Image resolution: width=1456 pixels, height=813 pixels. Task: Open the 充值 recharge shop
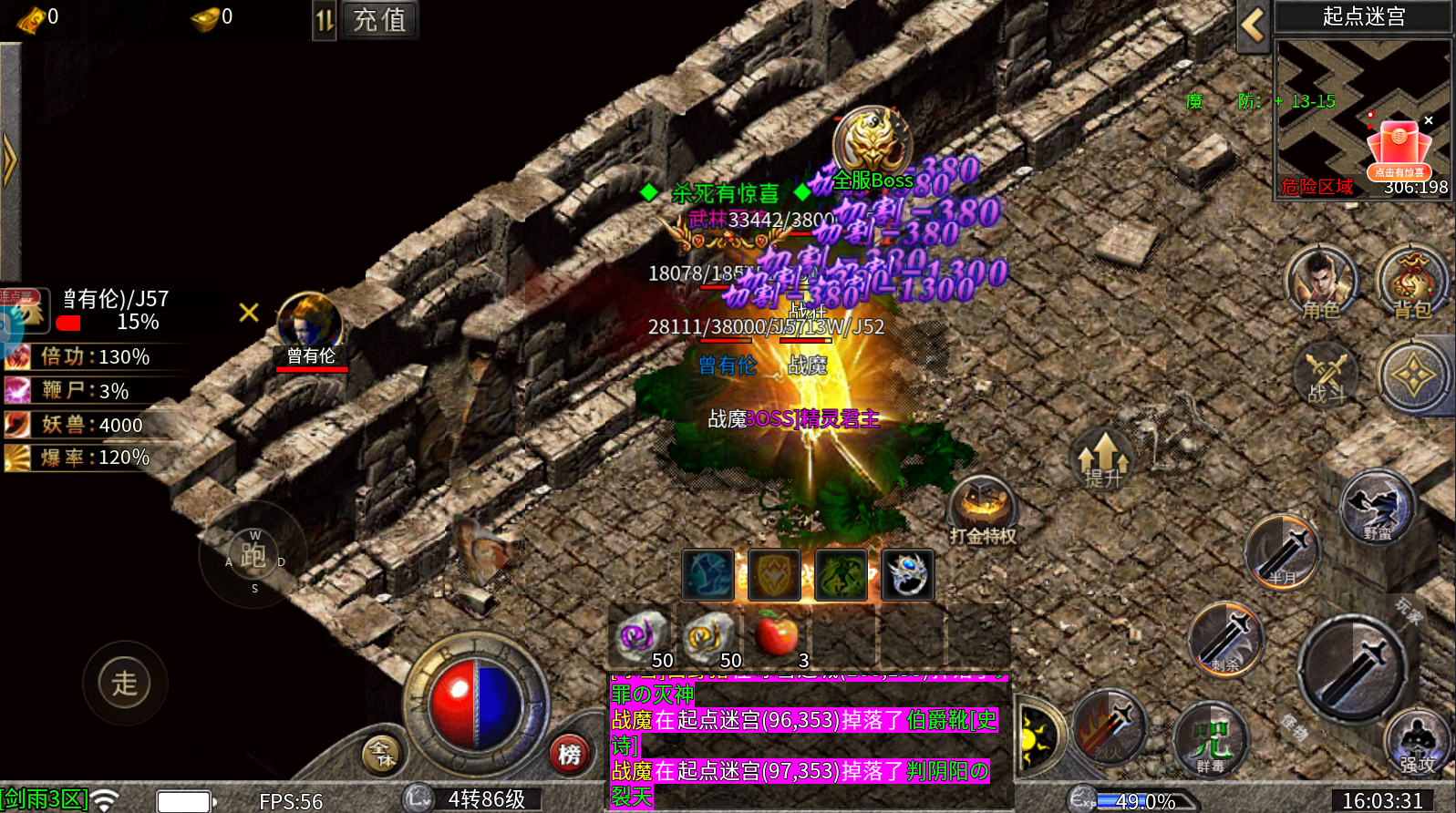379,20
